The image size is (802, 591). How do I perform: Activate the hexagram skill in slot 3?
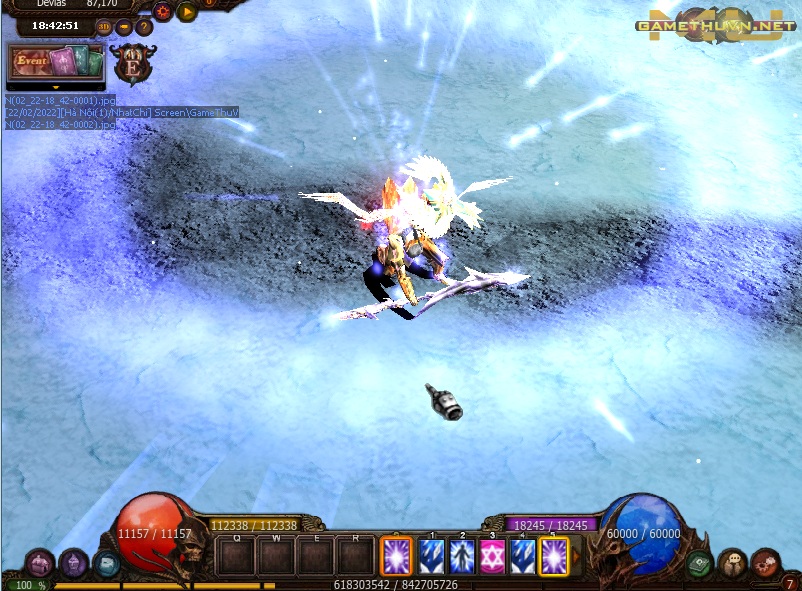pos(492,556)
